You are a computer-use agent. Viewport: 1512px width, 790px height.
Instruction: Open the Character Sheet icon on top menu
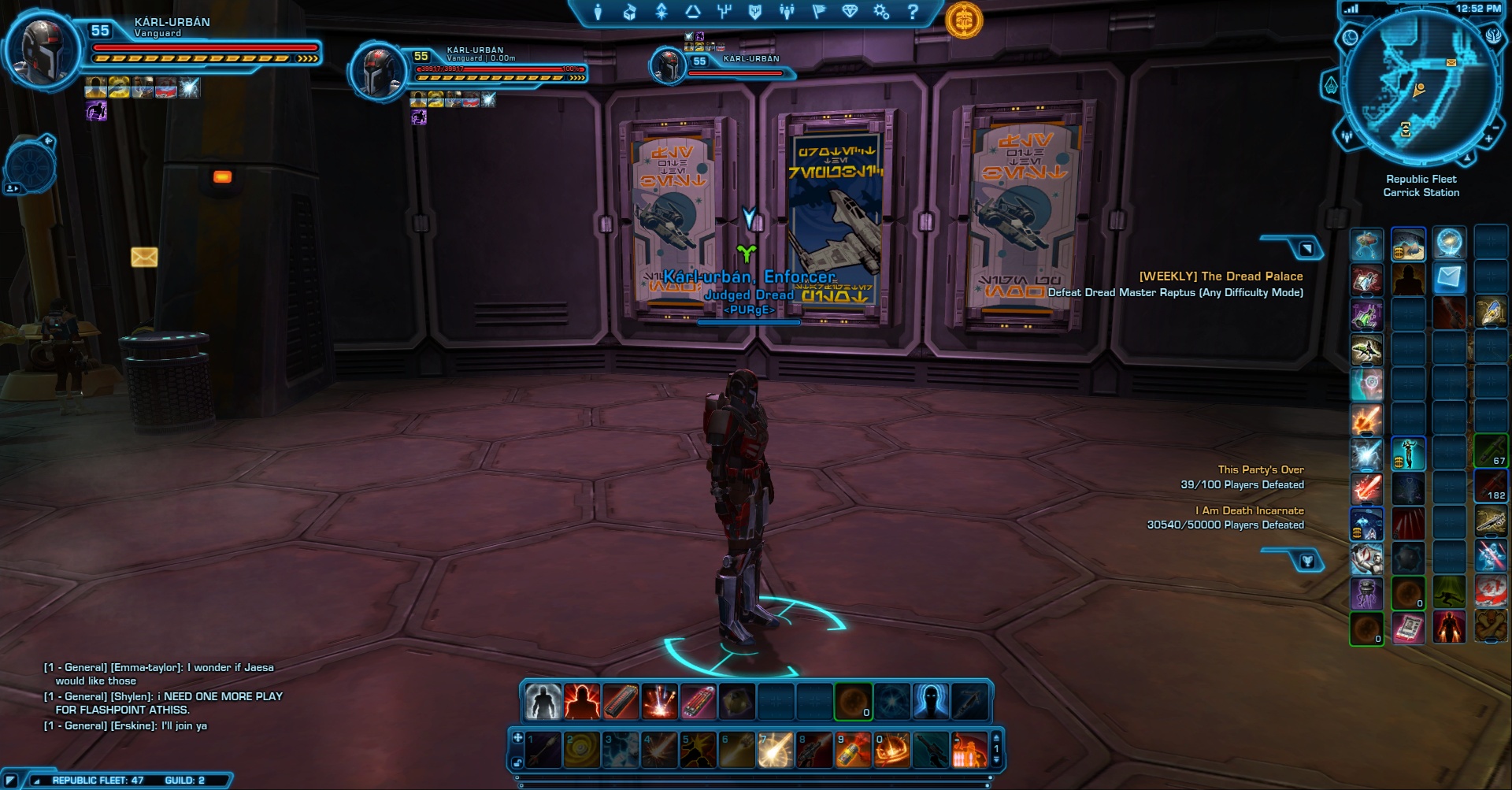click(x=598, y=10)
